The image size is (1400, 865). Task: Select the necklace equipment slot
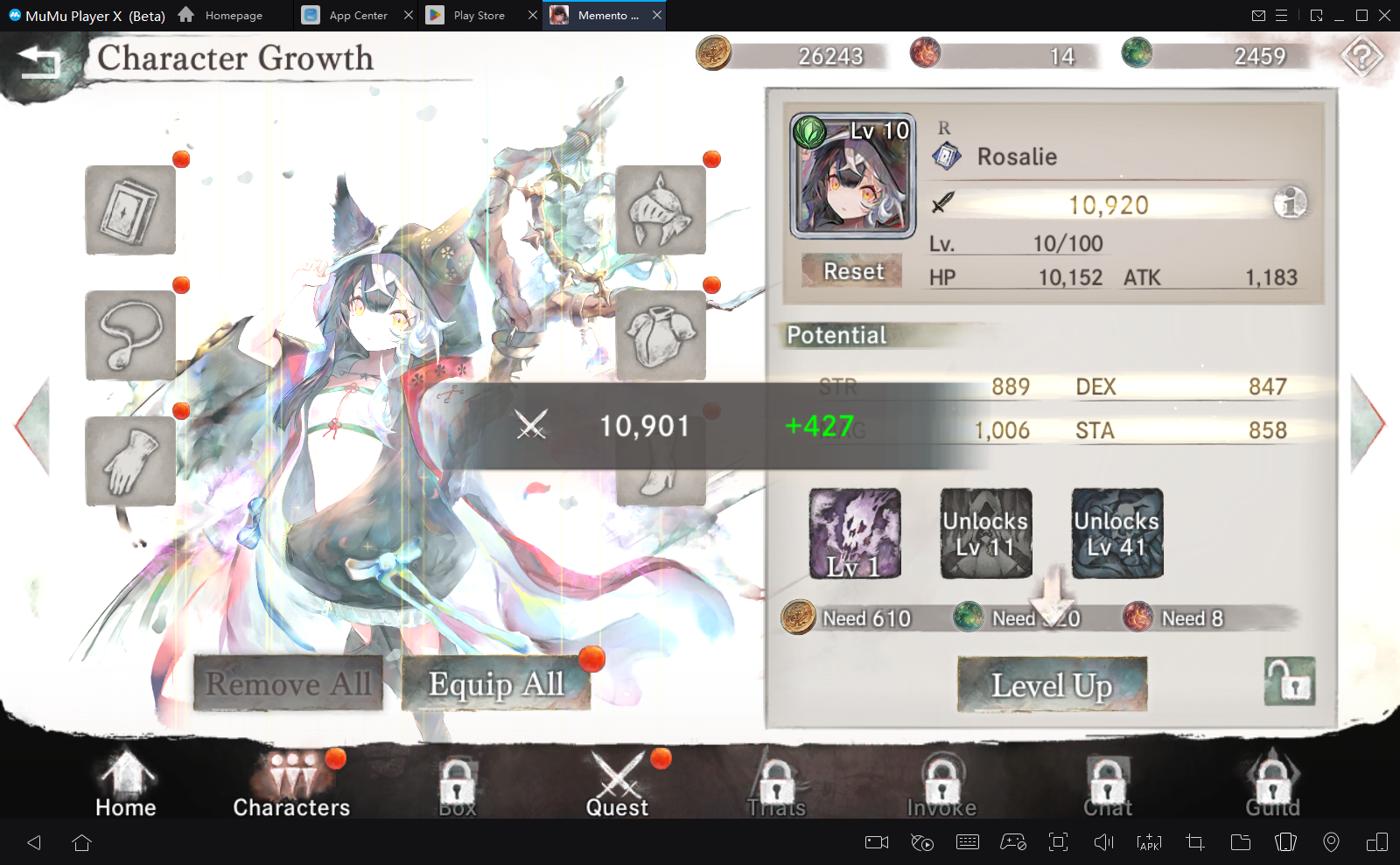pos(129,335)
